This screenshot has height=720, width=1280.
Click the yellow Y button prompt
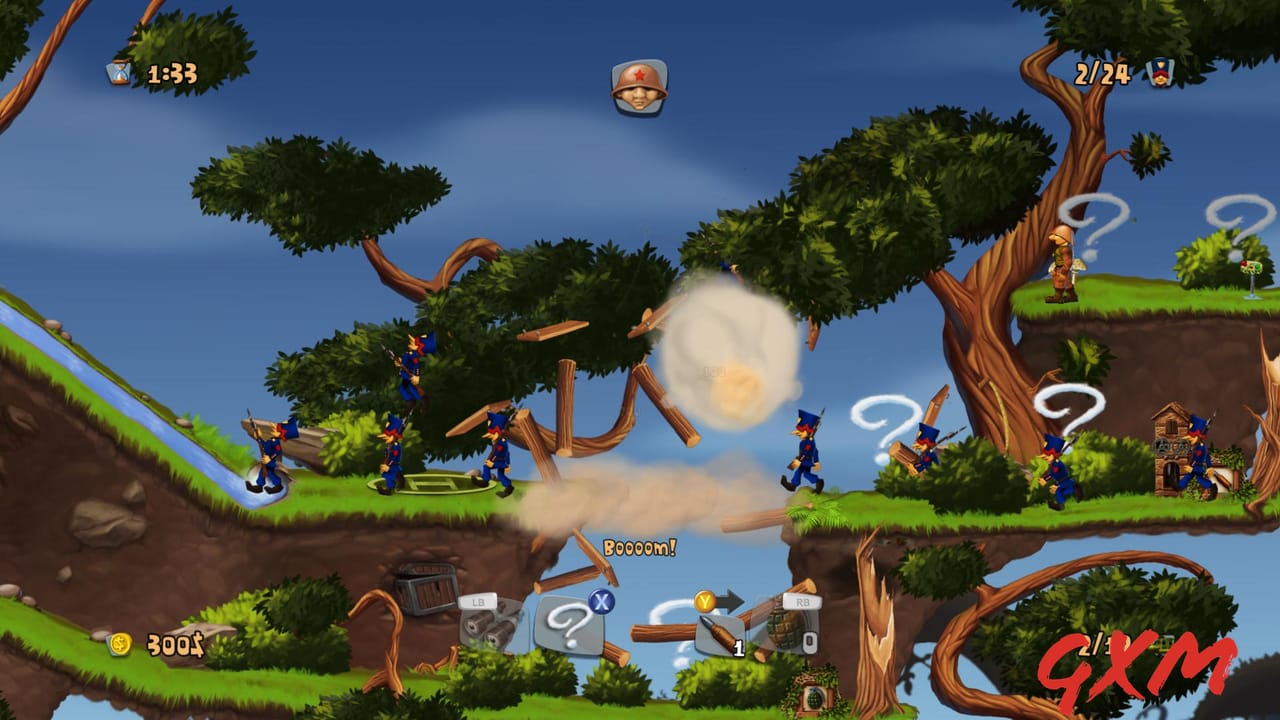coord(706,600)
